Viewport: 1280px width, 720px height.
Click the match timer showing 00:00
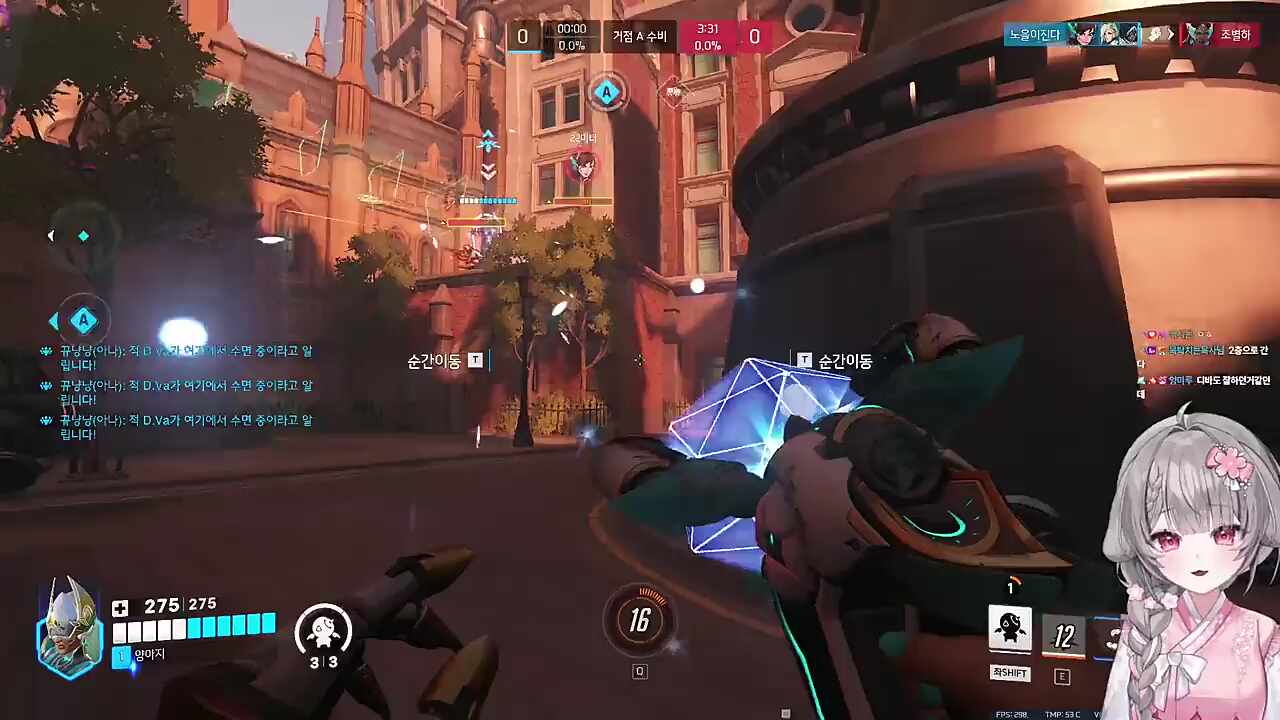[571, 28]
